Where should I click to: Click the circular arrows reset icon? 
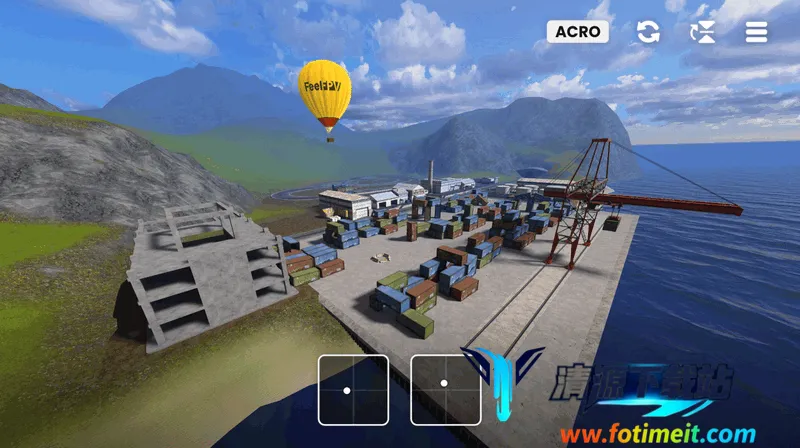[648, 32]
